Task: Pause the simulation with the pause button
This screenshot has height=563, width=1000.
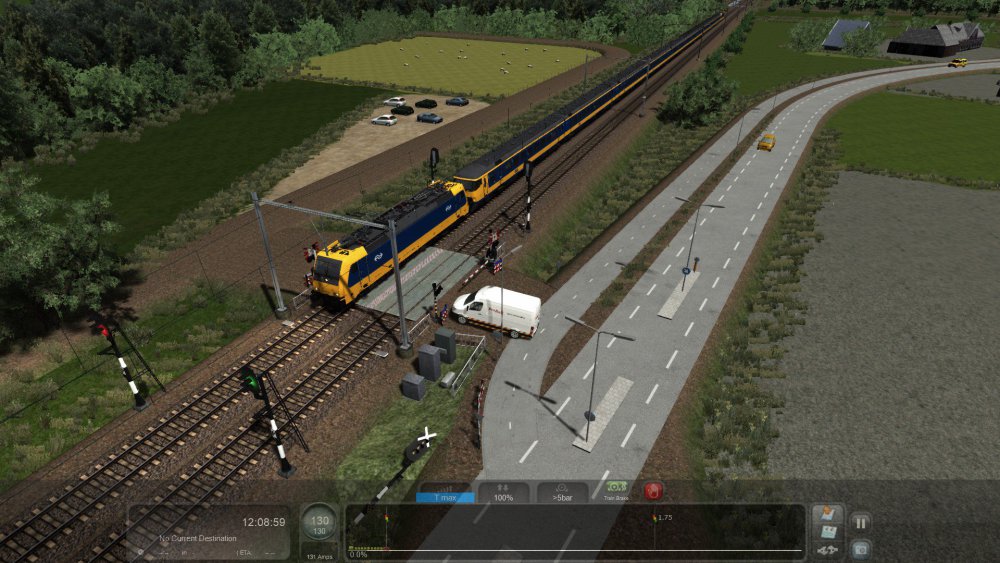Action: click(860, 521)
